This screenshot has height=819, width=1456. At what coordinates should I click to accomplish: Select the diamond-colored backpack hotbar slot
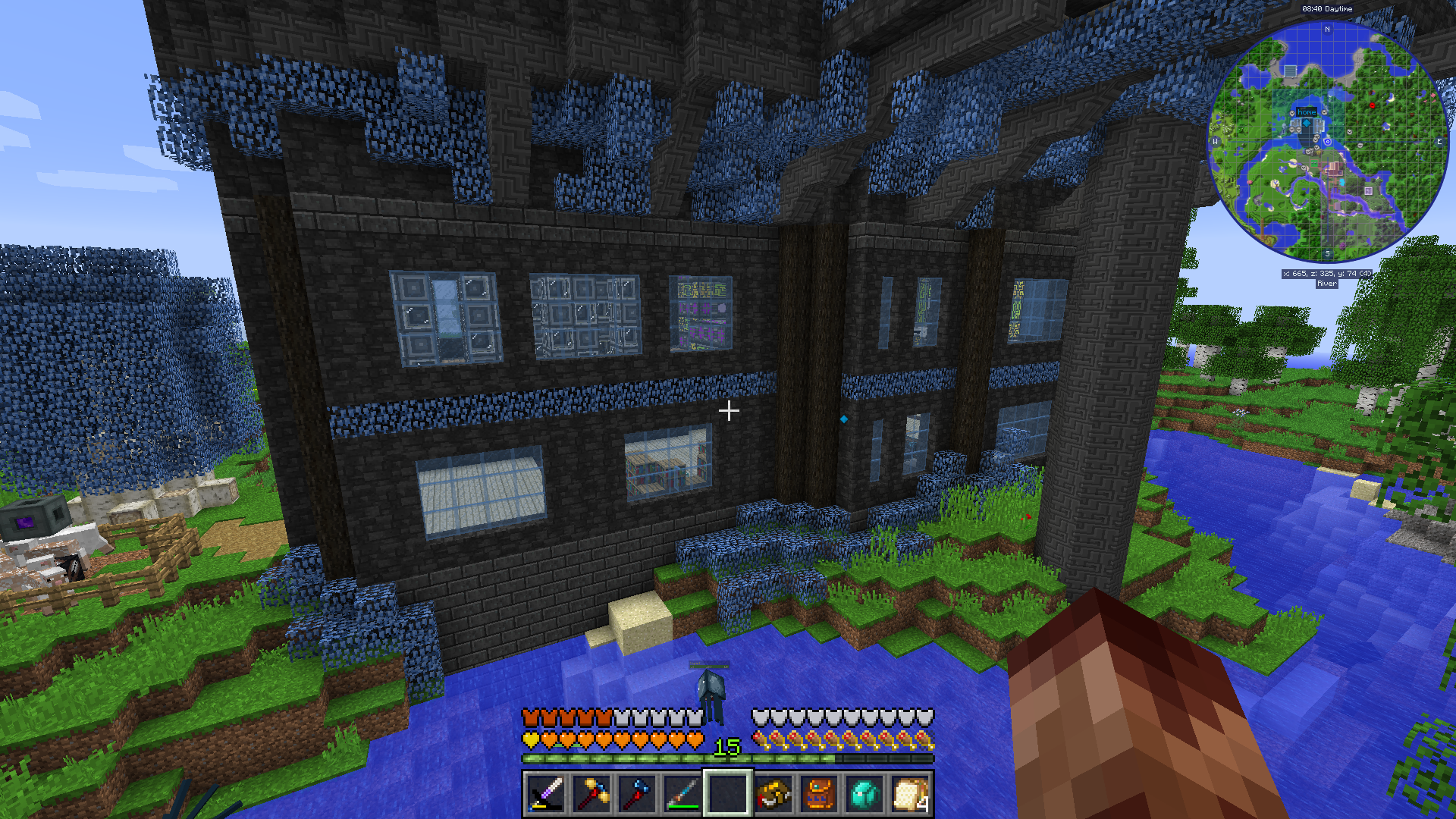[x=864, y=794]
